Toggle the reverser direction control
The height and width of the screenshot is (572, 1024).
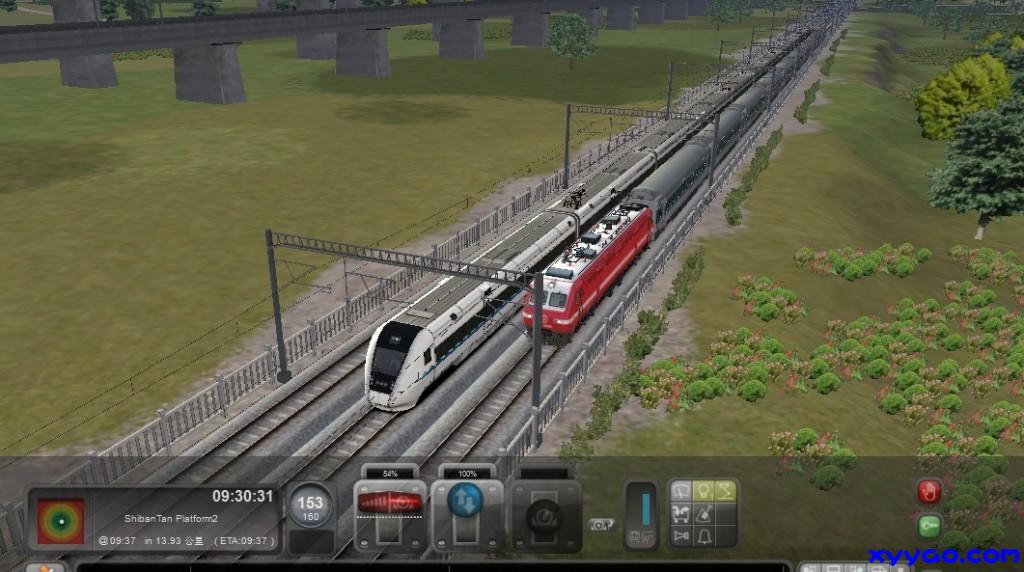465,500
